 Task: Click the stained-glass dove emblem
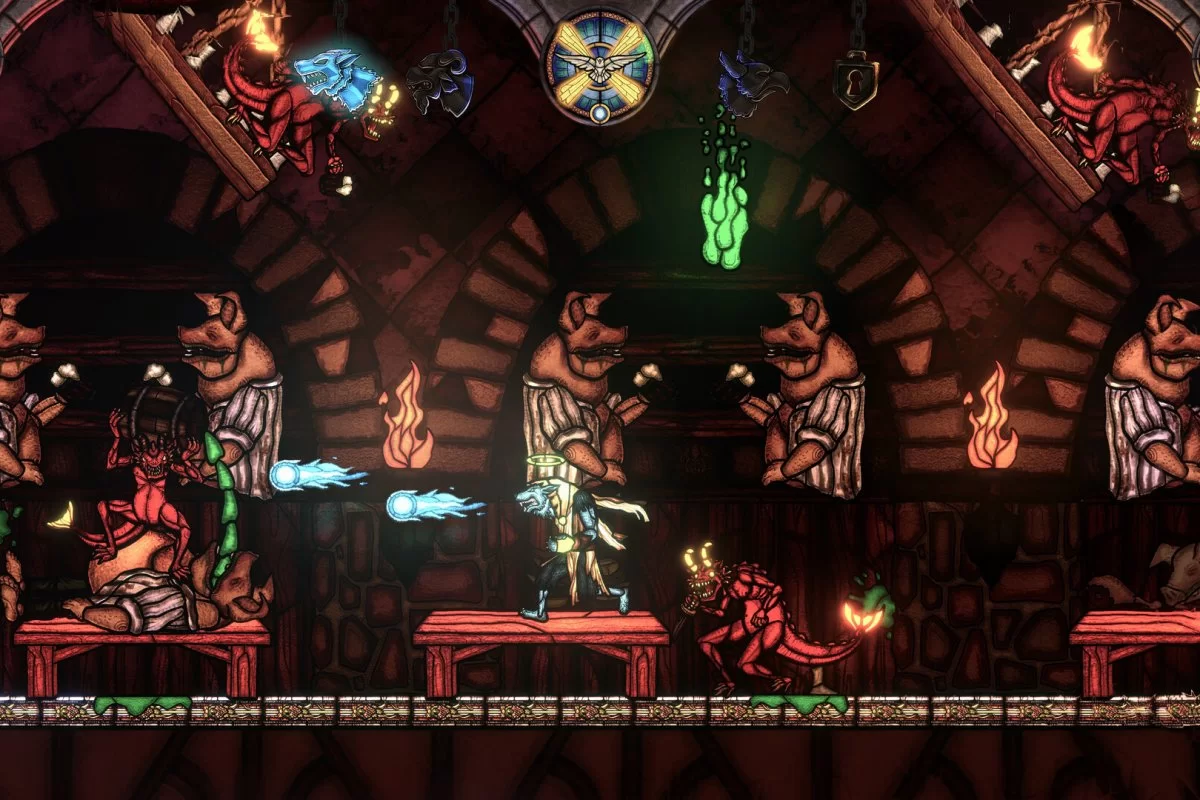point(600,65)
